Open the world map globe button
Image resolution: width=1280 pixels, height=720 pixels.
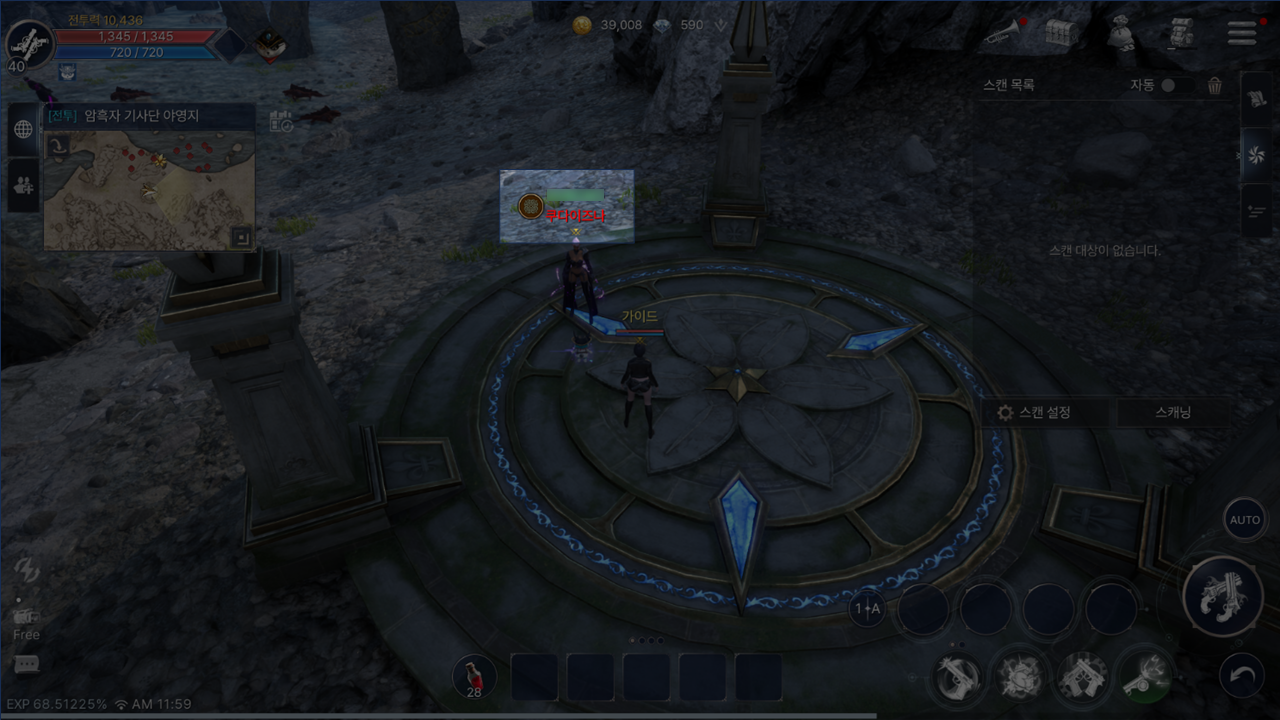point(23,129)
